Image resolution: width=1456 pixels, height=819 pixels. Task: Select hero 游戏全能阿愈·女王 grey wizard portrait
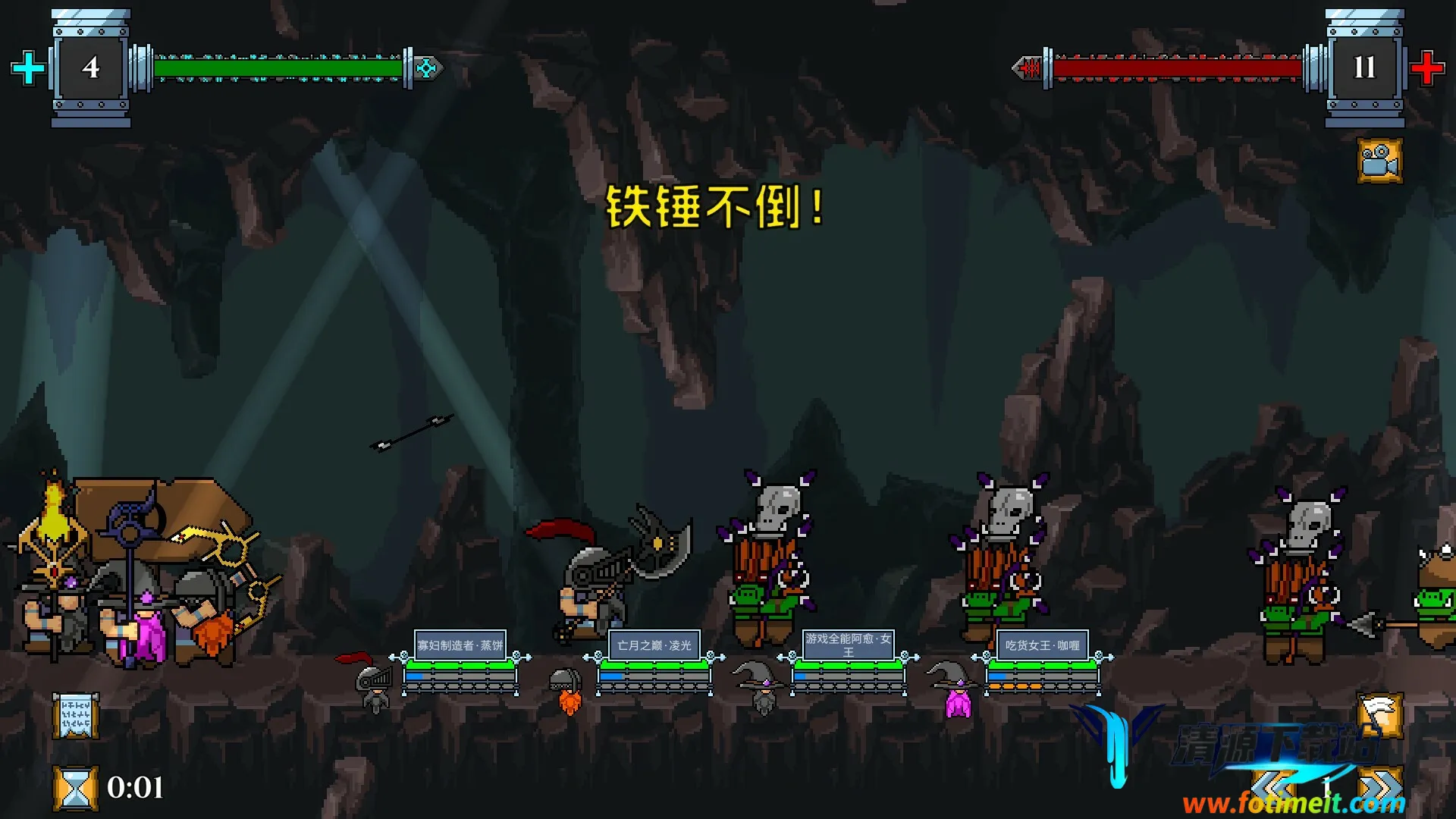pos(761,686)
